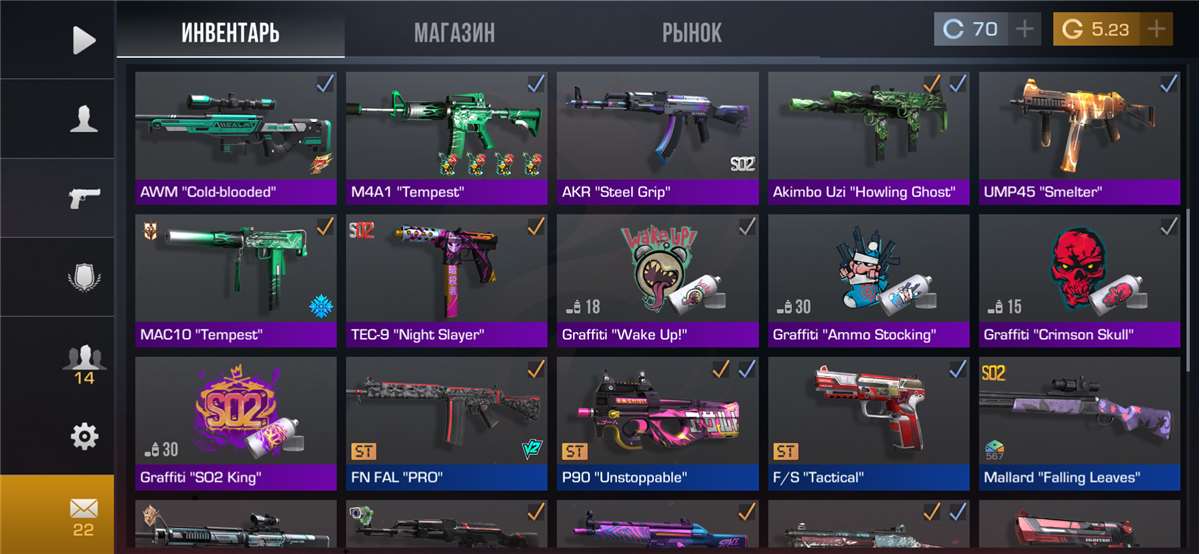This screenshot has width=1200, height=554.
Task: Select the UMP45 "Smelter" skin
Action: coord(1079,130)
